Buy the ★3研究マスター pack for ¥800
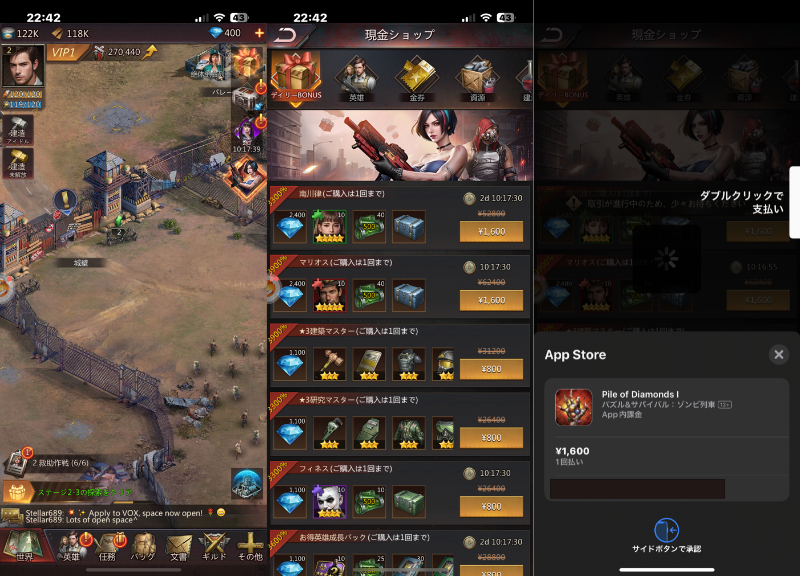This screenshot has width=800, height=576. [491, 437]
